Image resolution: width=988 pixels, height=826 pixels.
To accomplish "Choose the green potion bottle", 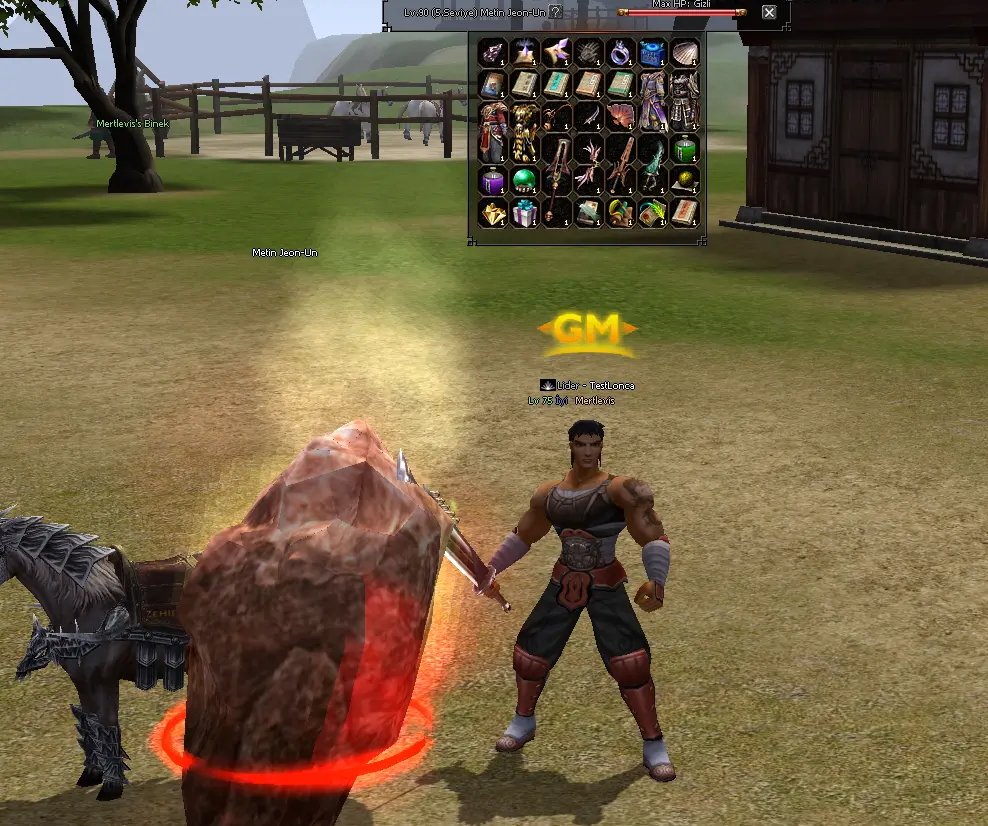I will 684,148.
